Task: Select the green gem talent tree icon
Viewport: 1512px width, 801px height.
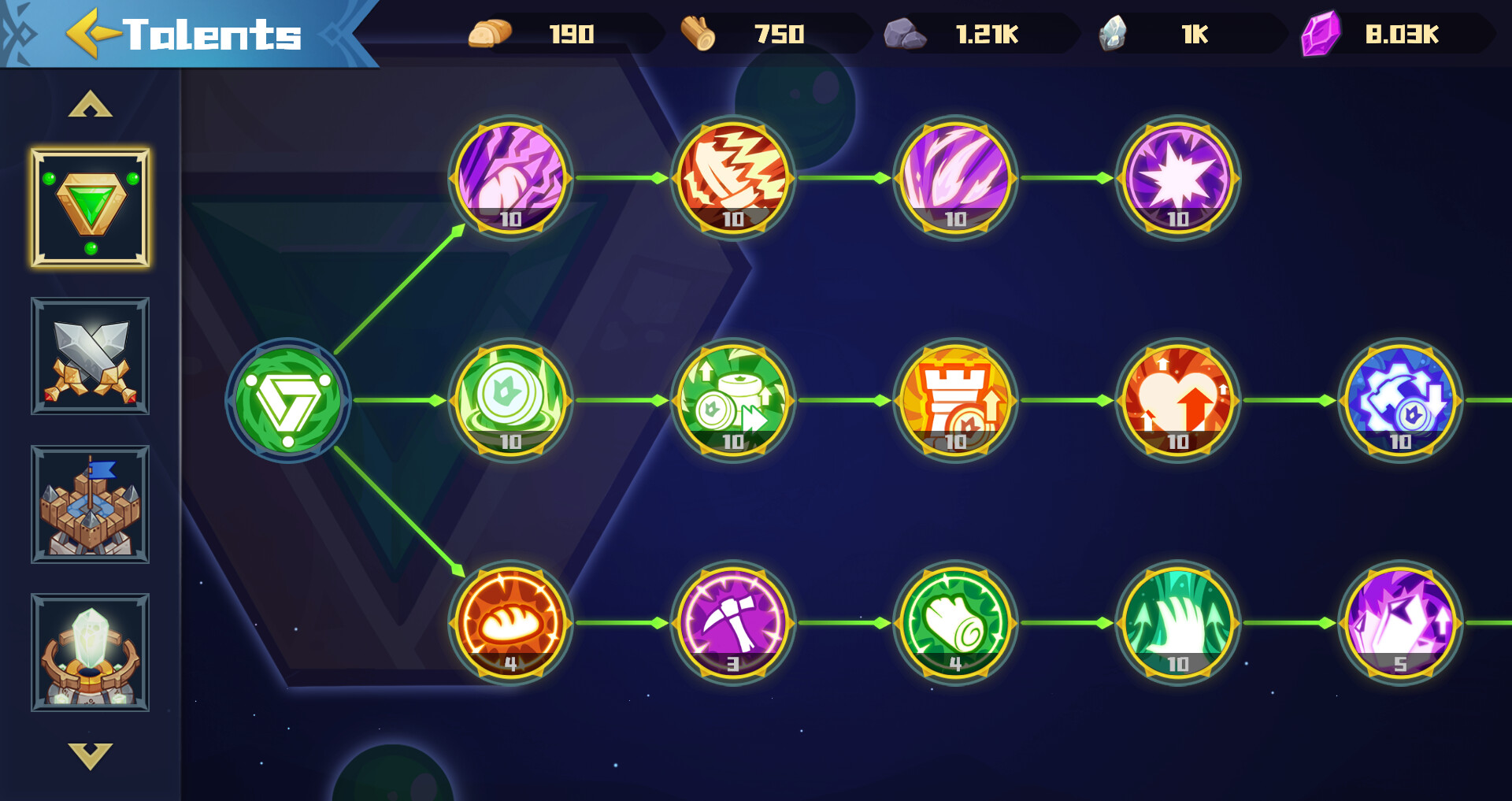Action: pos(91,208)
